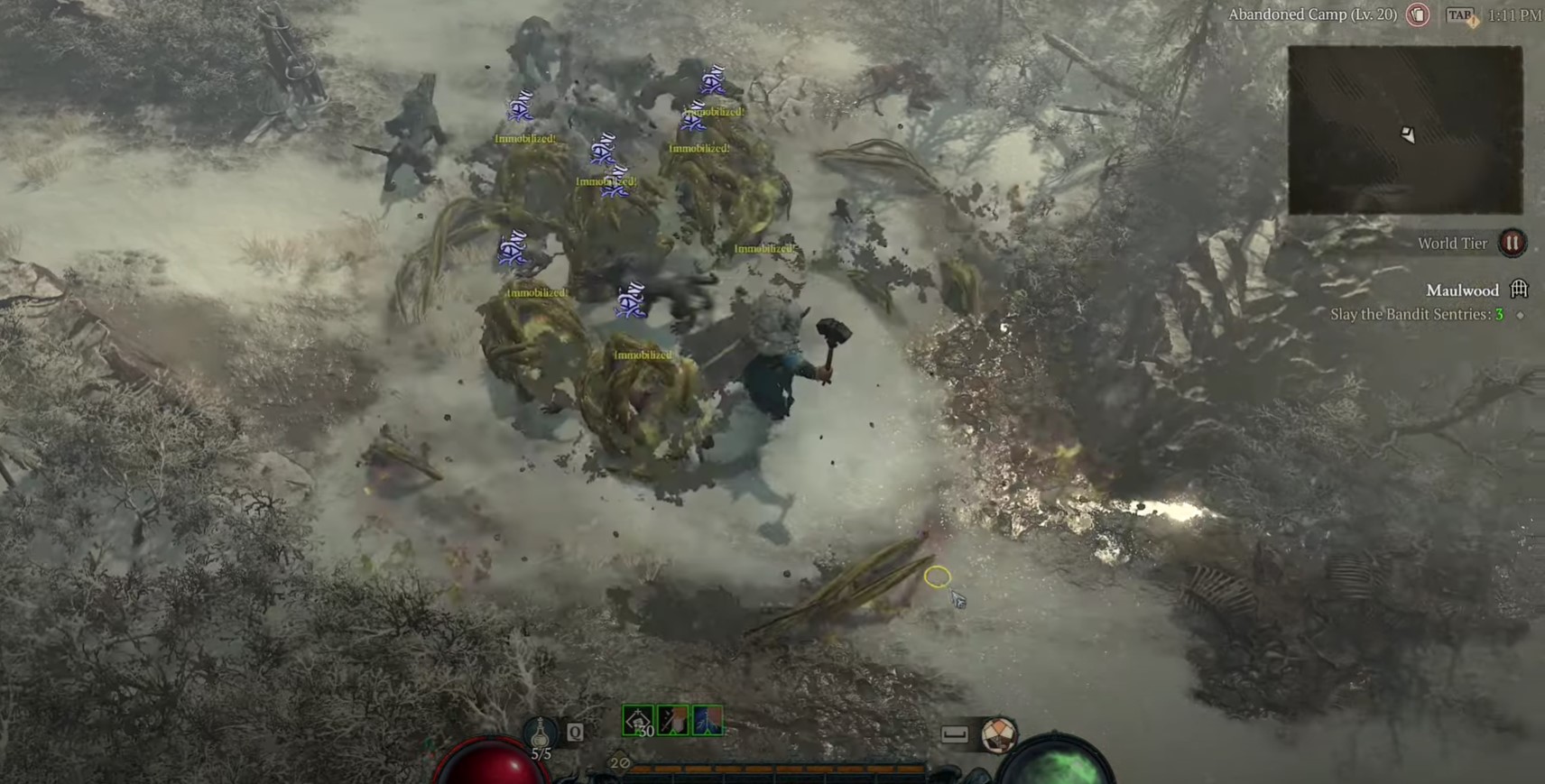Screen dimensions: 1545x784
Task: Toggle the warning marker beside the TAB hint
Action: 1473,20
